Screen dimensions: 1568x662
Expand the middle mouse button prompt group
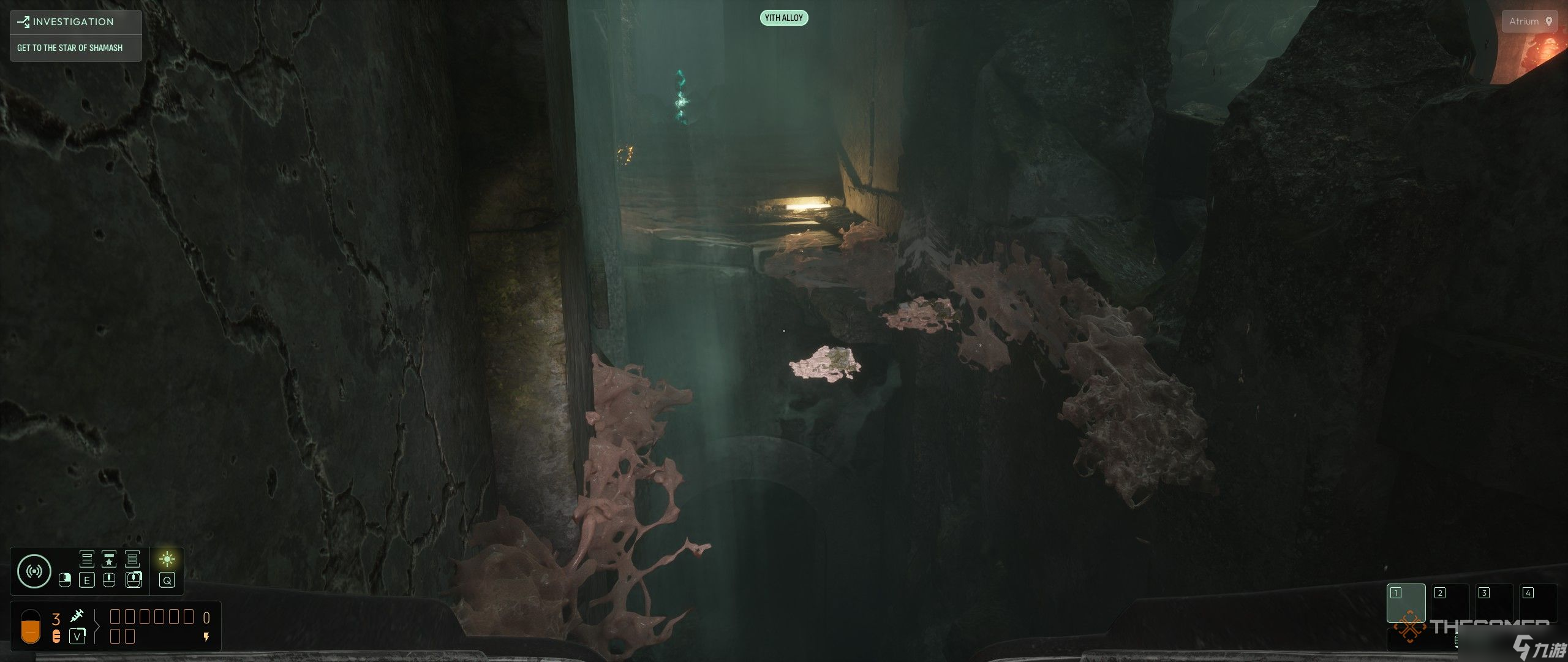click(108, 580)
